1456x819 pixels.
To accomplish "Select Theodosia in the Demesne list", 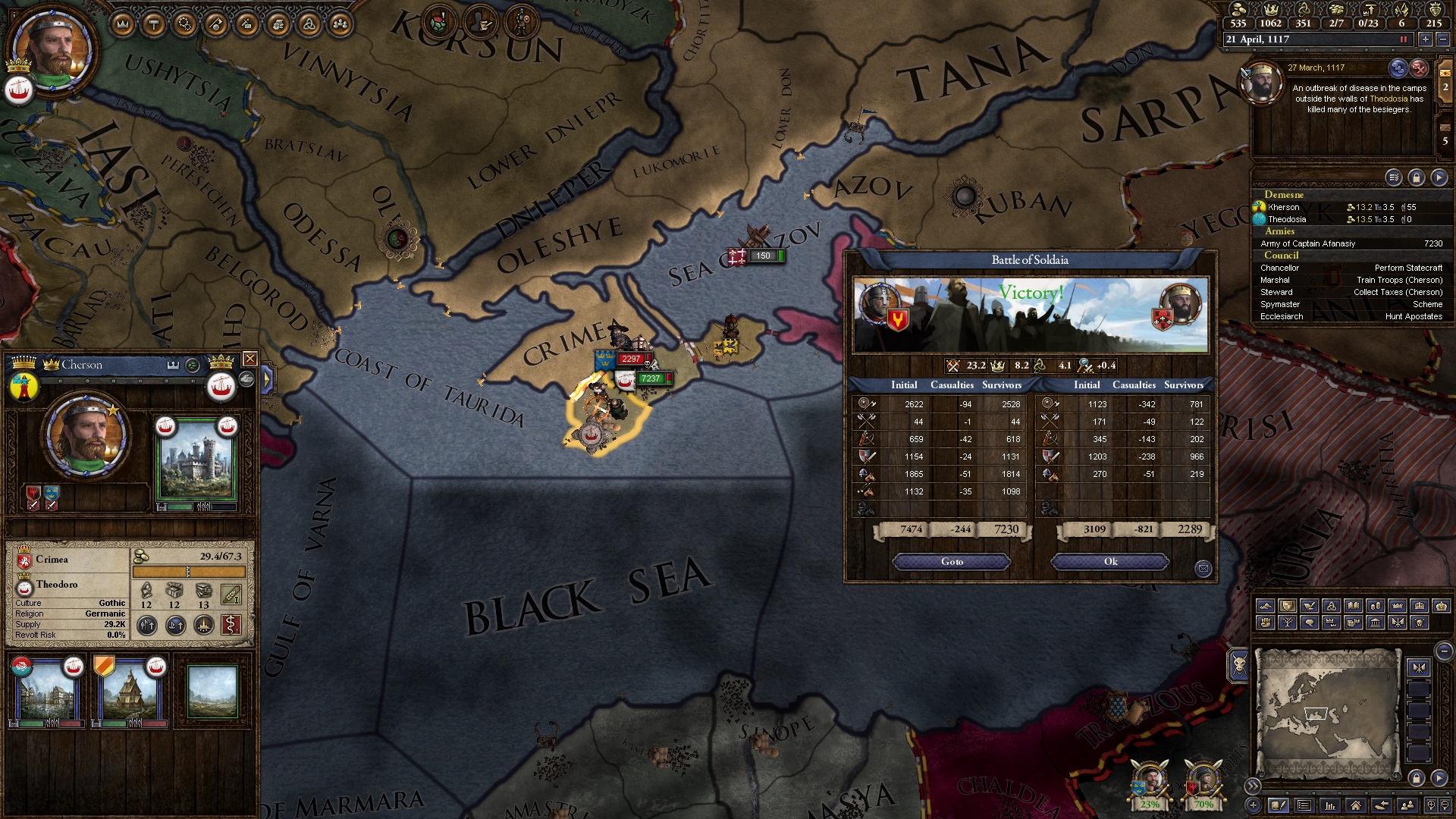I will coord(1287,219).
